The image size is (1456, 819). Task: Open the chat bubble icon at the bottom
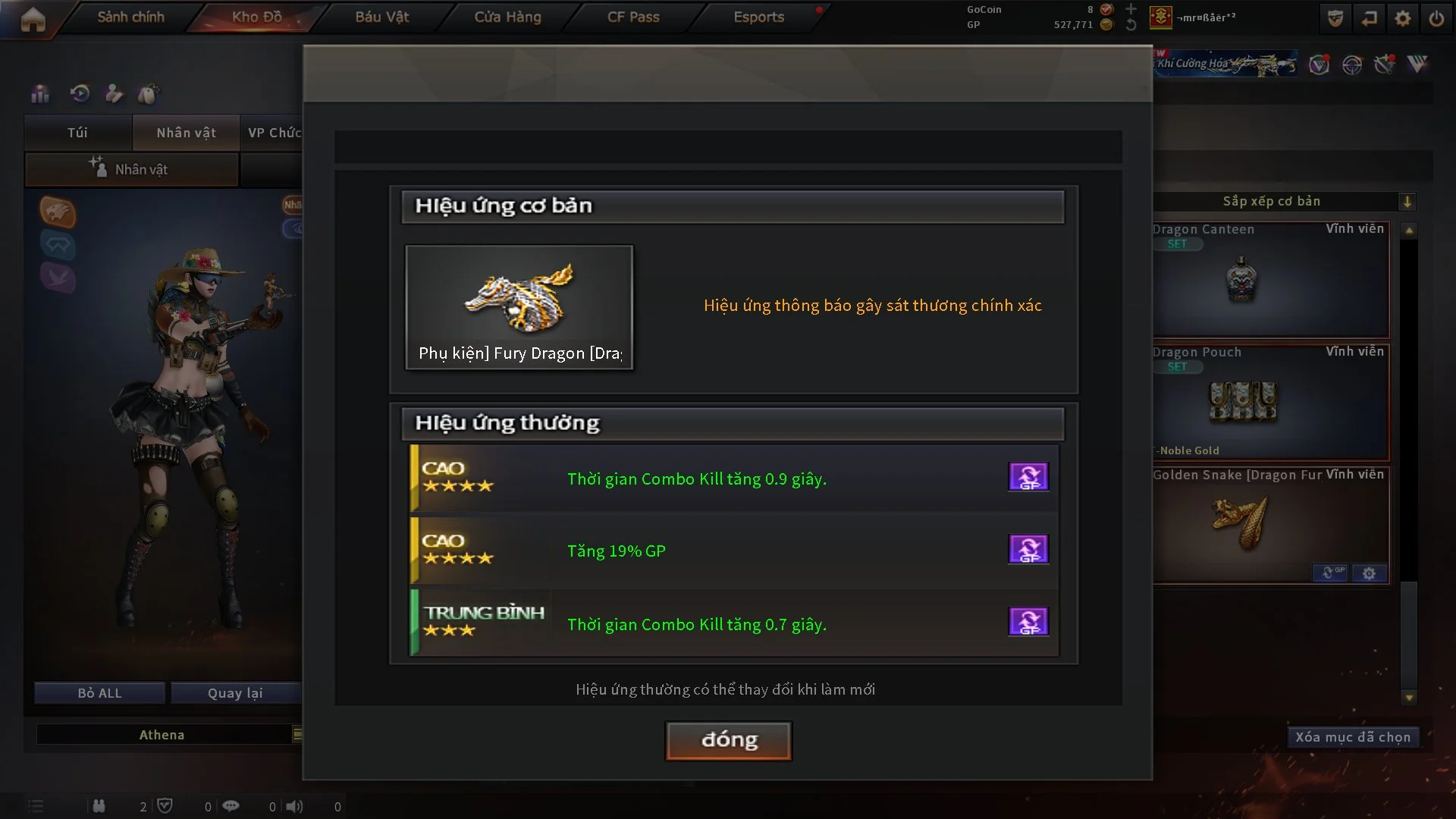(x=231, y=805)
